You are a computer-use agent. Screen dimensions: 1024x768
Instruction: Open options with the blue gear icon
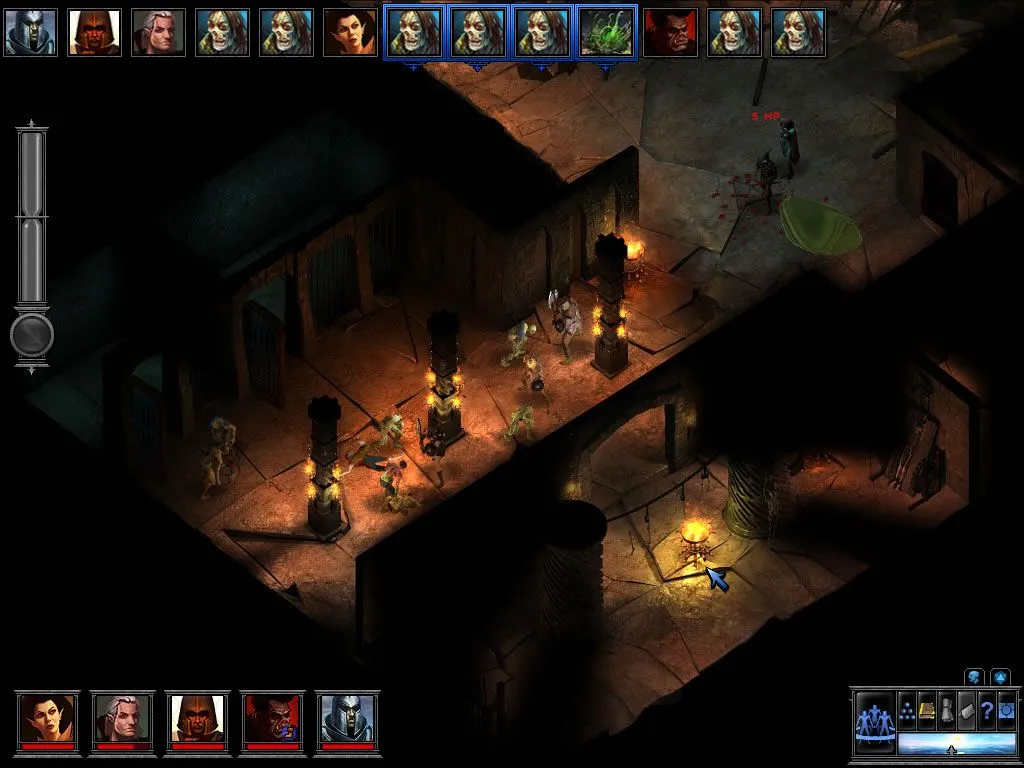coord(1005,708)
